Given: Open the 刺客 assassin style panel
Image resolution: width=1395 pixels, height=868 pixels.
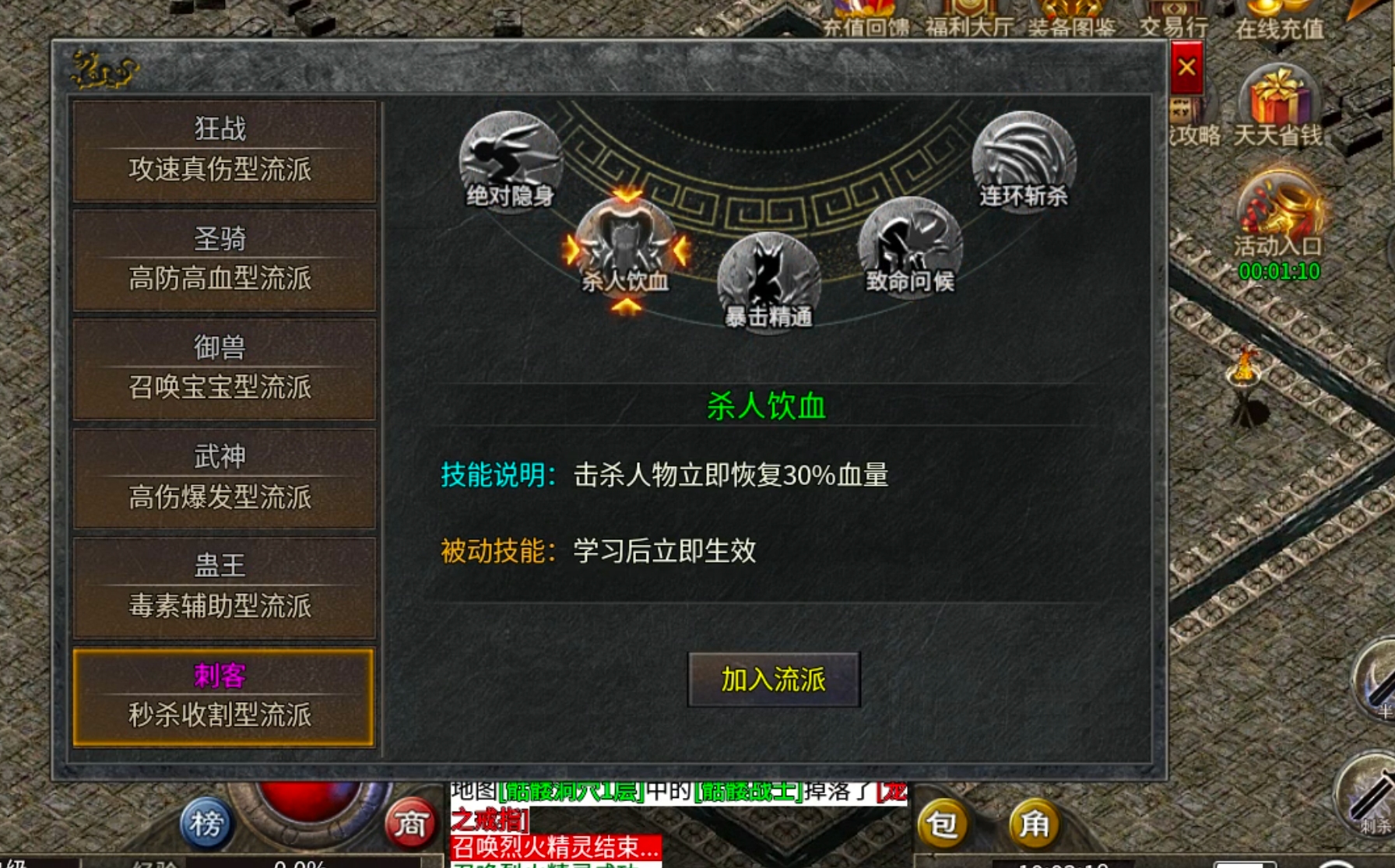Looking at the screenshot, I should pos(224,695).
